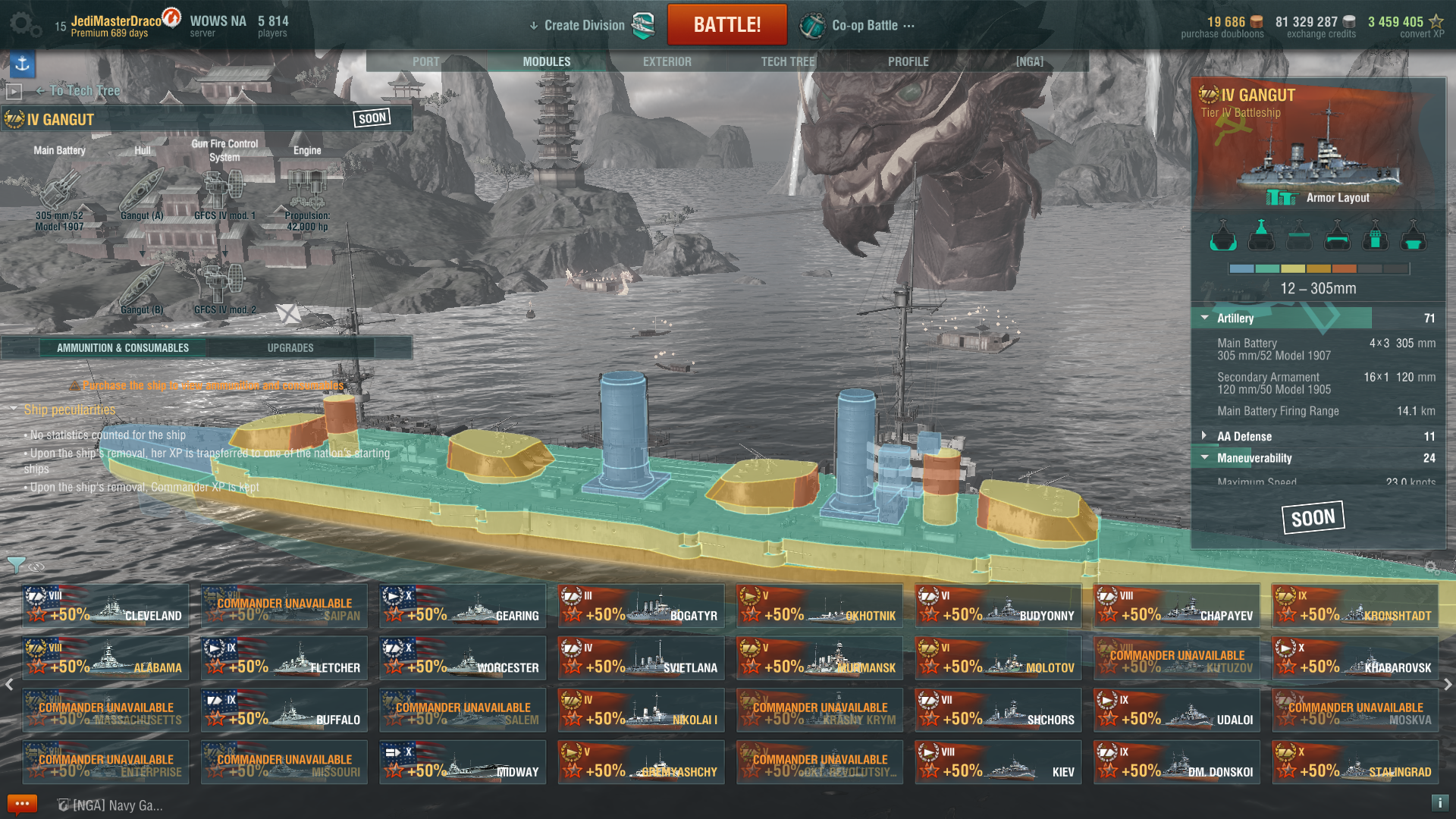
Task: Open the settings gear menu
Action: [25, 25]
